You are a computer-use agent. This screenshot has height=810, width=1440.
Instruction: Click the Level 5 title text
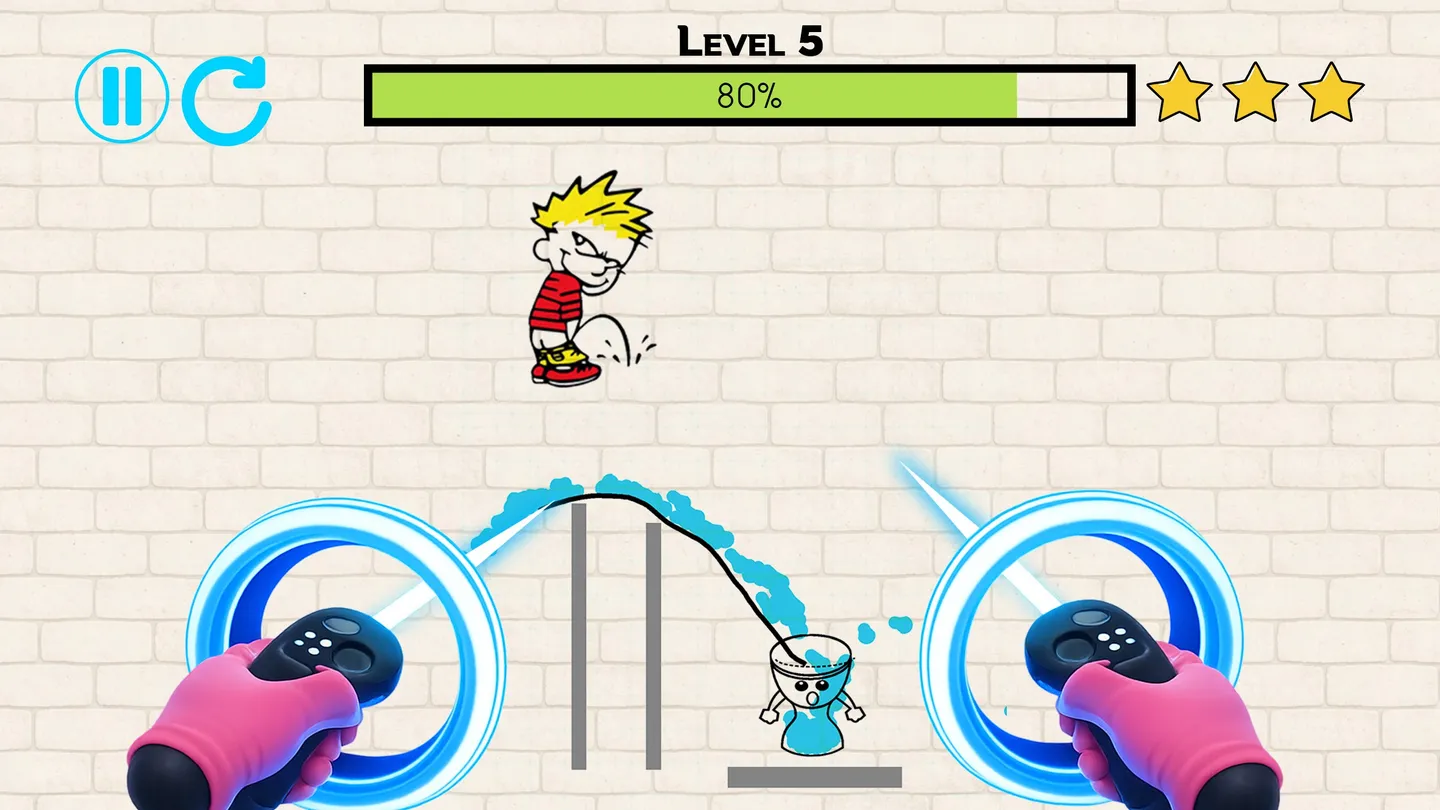click(748, 42)
